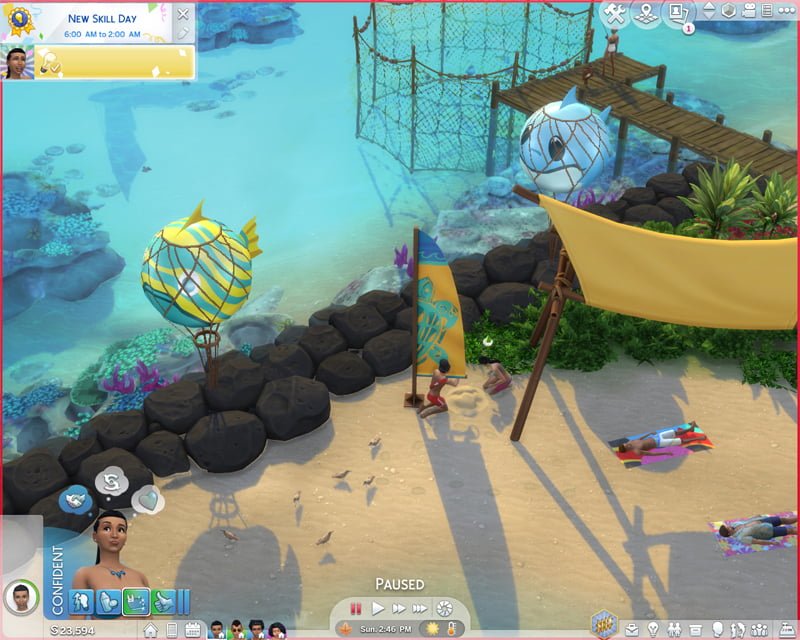
Task: Open the career briefcase panel
Action: click(x=634, y=630)
